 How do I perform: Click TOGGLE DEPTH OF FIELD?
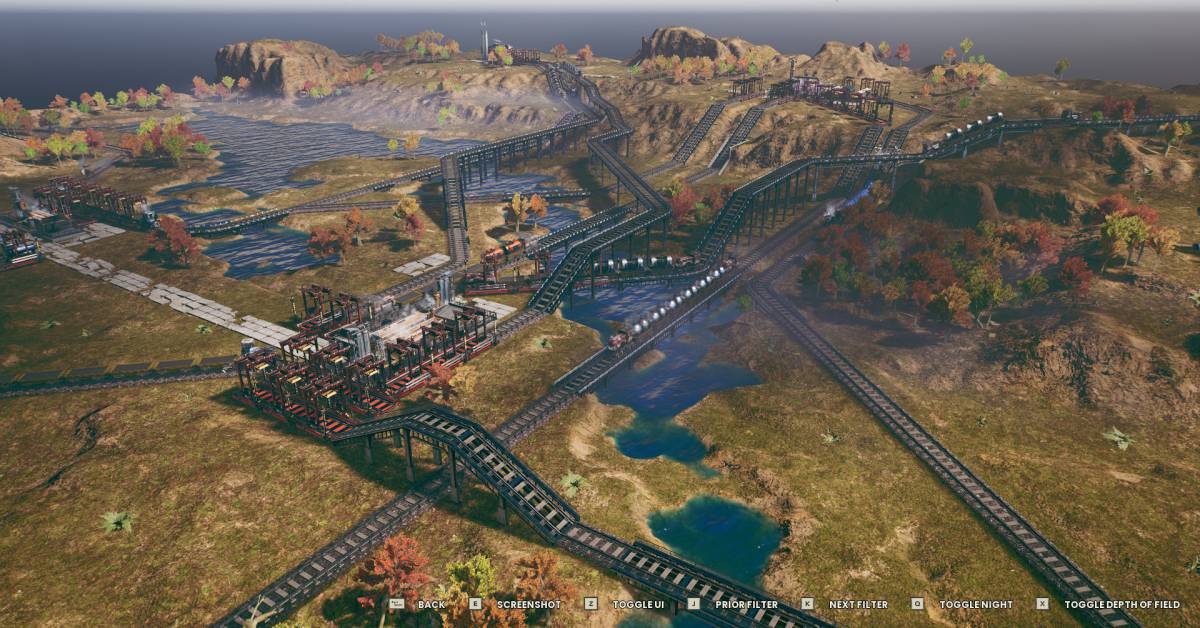[1123, 604]
